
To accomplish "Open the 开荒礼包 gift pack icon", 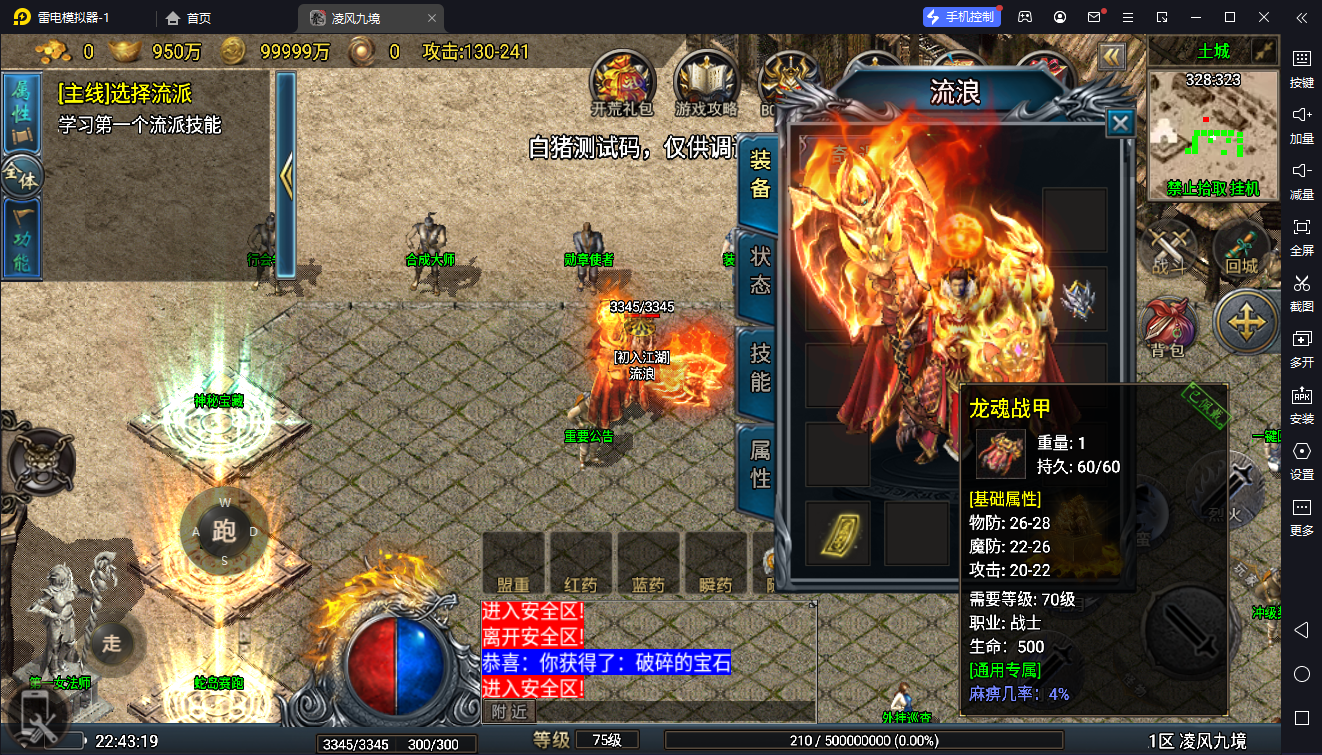I will click(x=622, y=80).
